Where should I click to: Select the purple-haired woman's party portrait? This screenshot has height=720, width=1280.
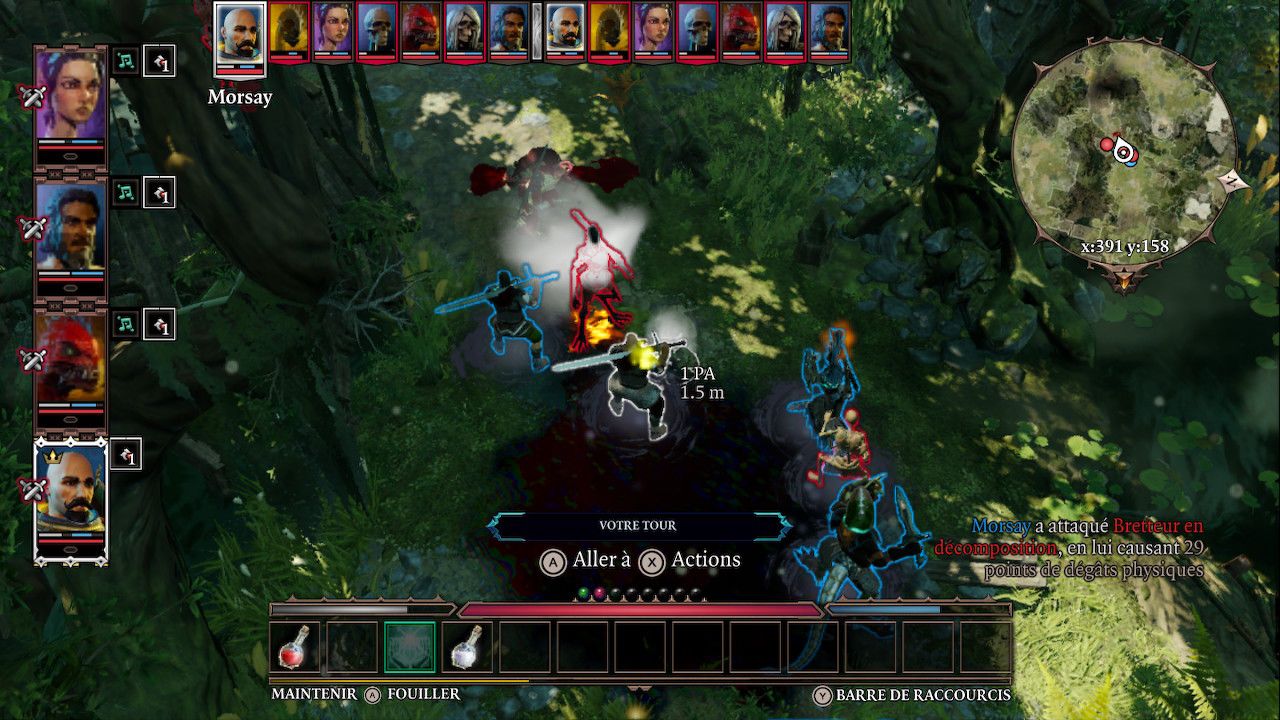[70, 97]
